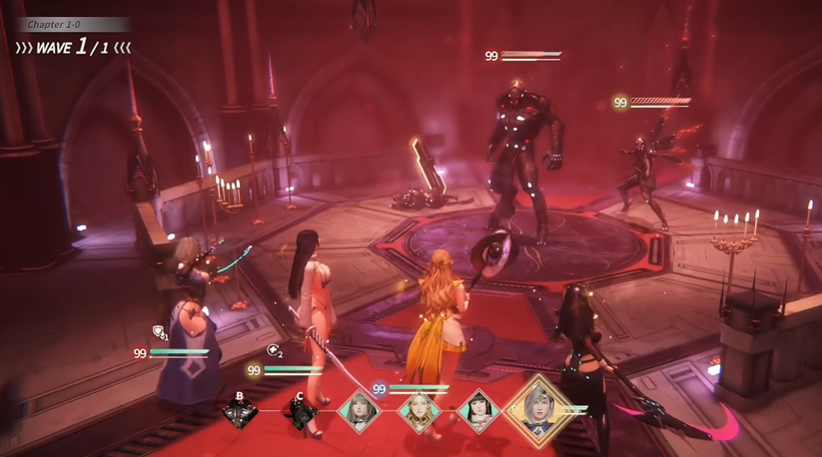Select enemy C in the turn order
The image size is (822, 457).
[300, 411]
